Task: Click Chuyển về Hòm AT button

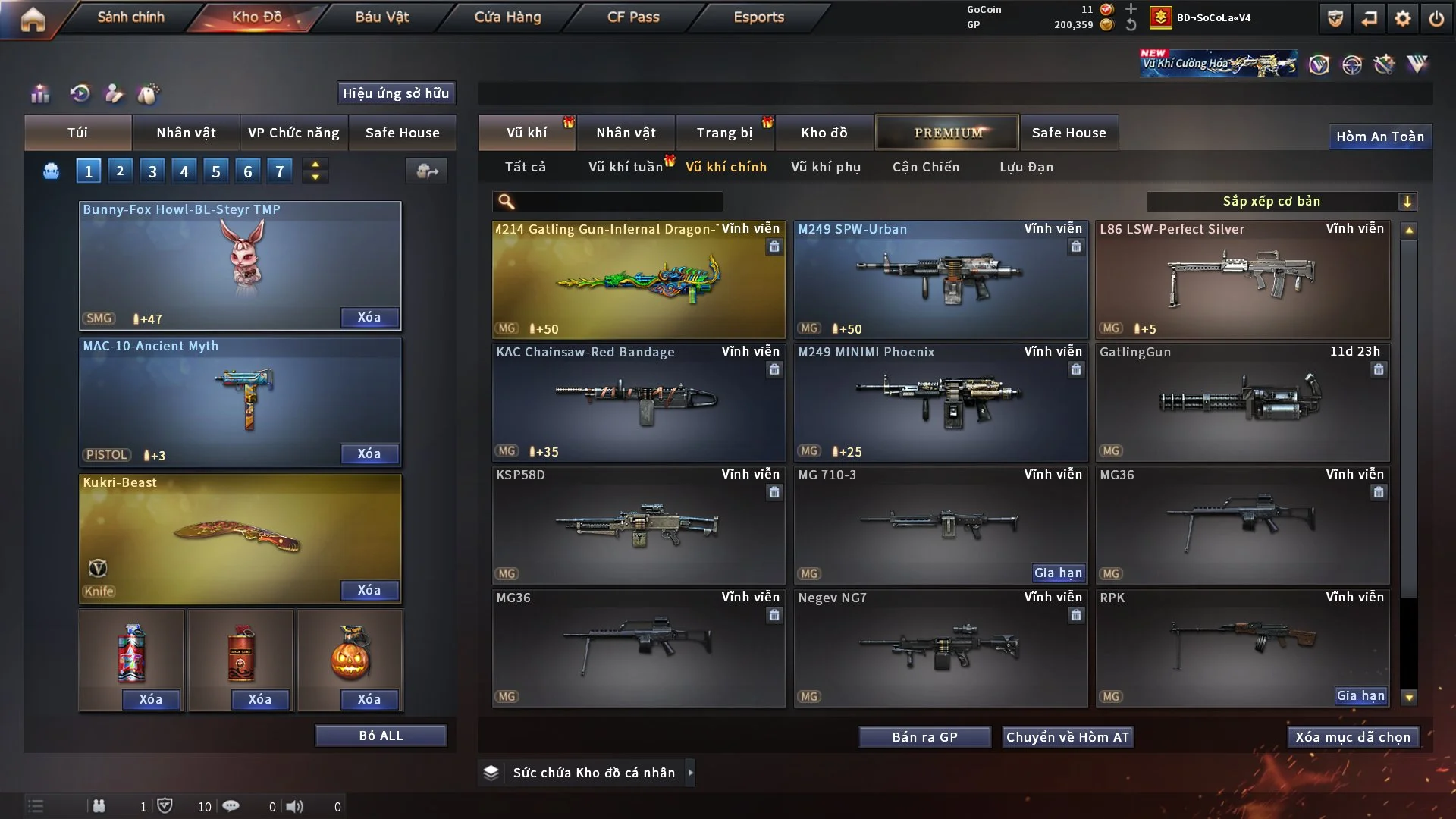Action: (x=1068, y=737)
